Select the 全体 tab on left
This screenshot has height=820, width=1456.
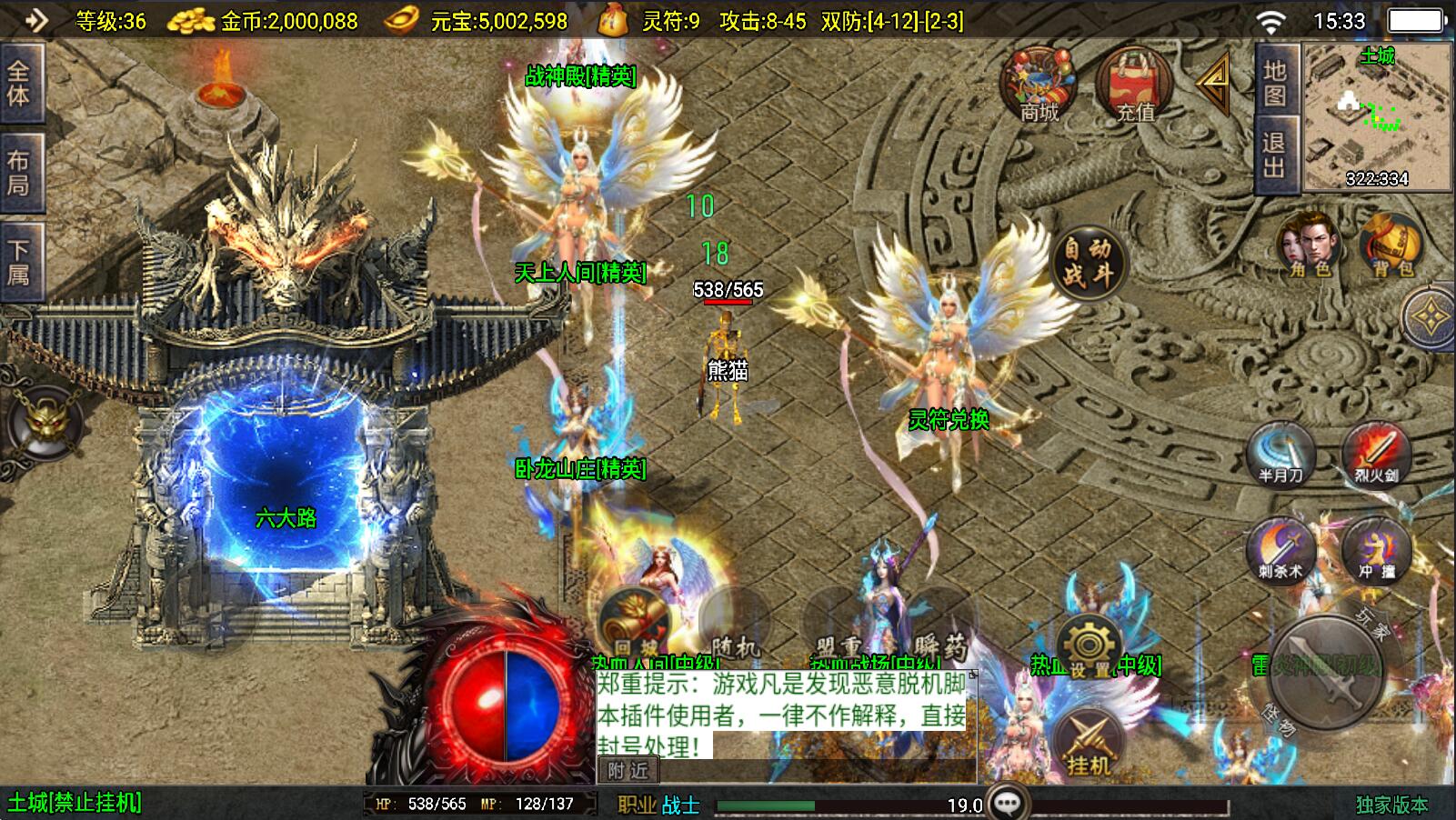(x=19, y=83)
